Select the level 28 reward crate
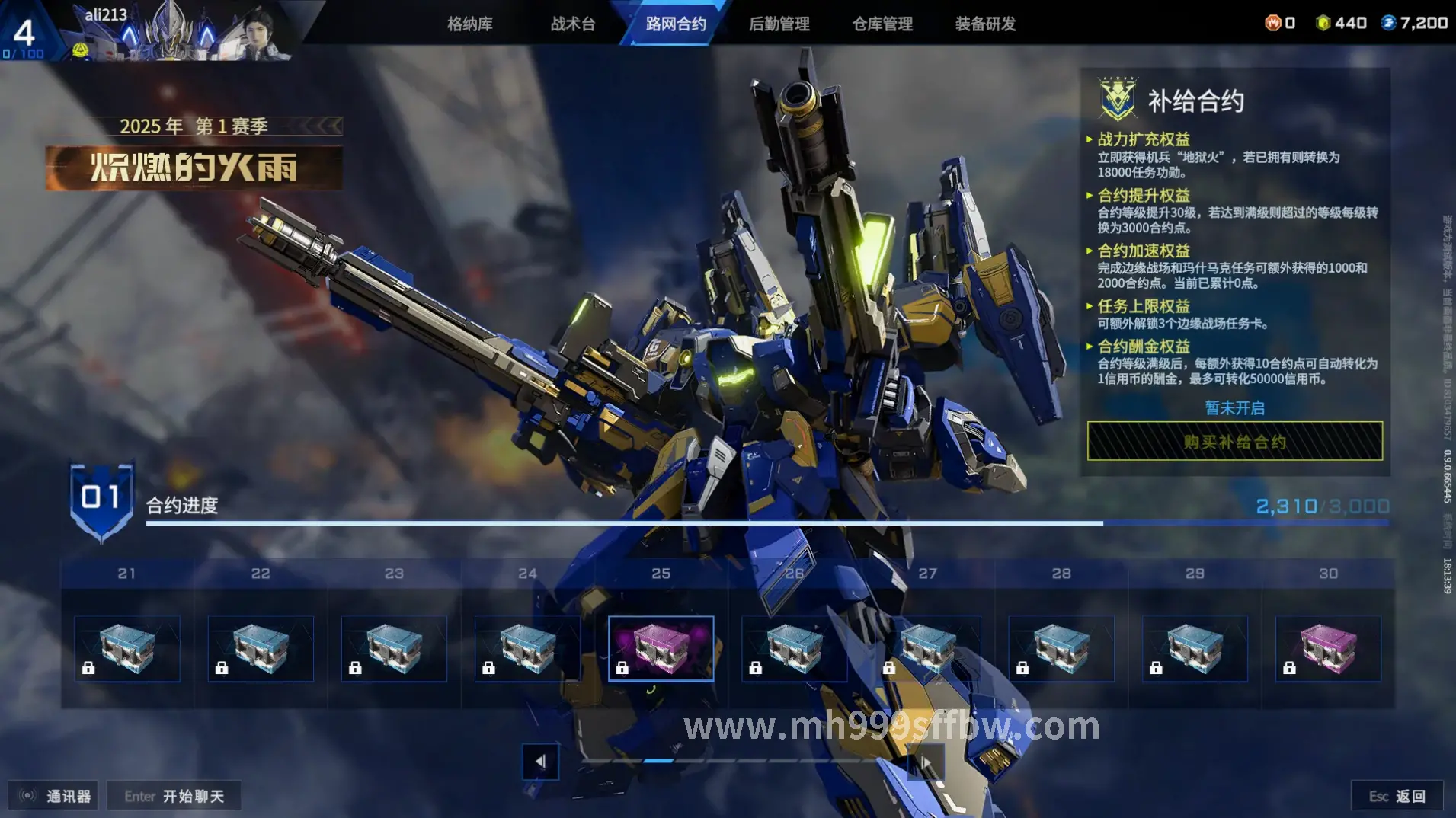1456x818 pixels. coord(1061,648)
